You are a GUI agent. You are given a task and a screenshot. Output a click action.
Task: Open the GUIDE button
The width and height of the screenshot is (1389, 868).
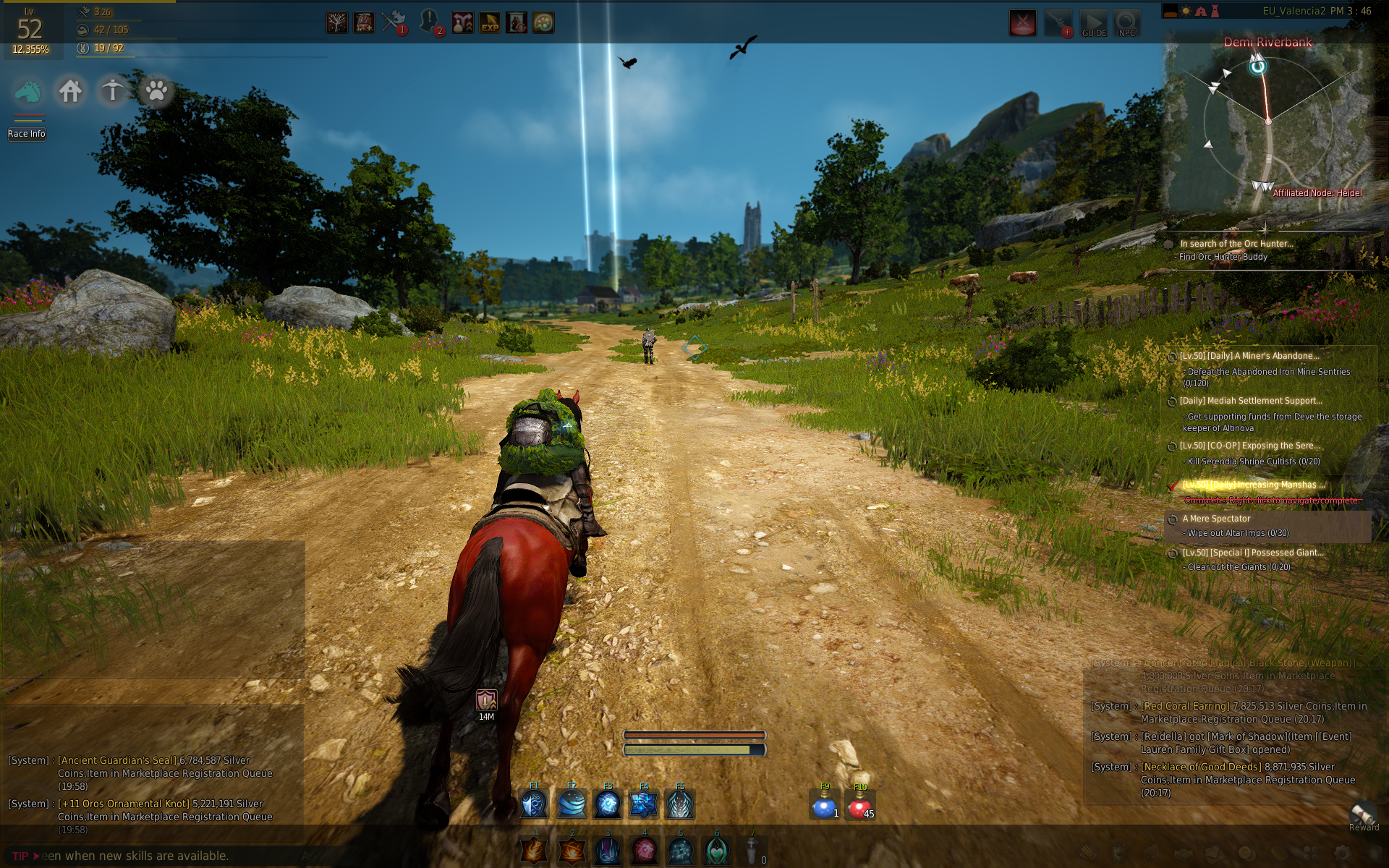(x=1093, y=23)
